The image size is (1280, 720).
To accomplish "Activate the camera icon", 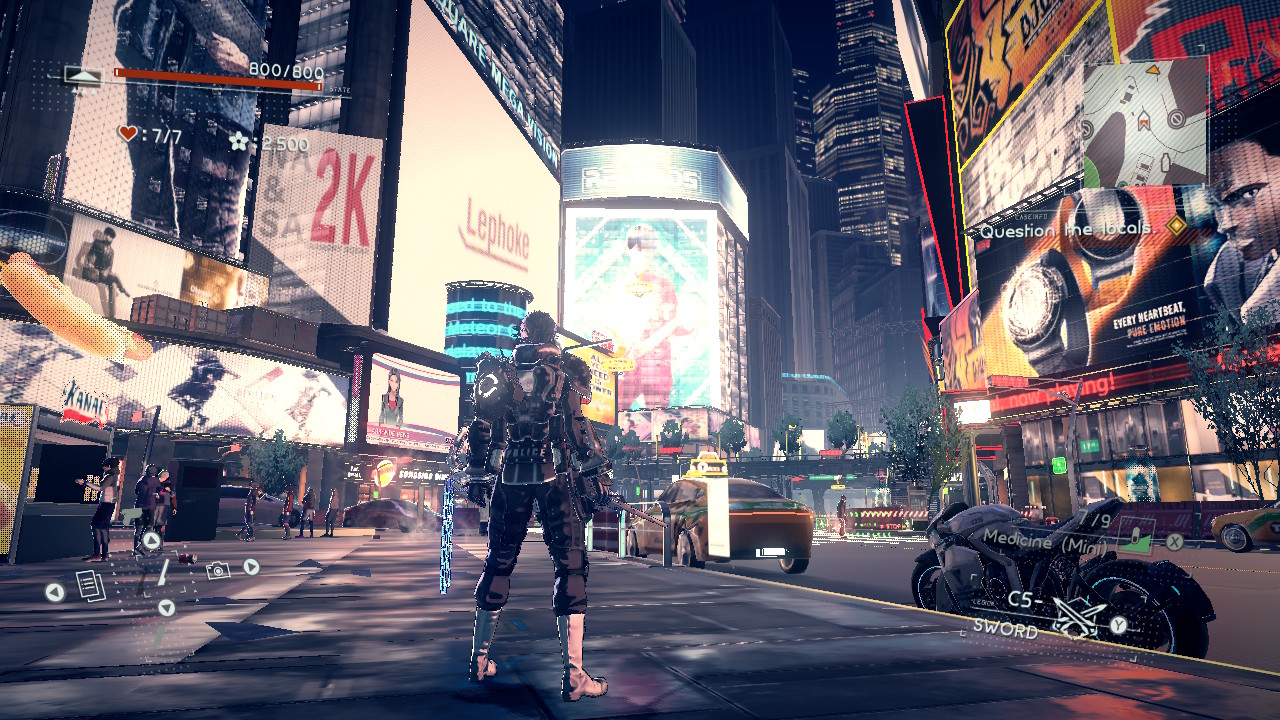I will 217,569.
